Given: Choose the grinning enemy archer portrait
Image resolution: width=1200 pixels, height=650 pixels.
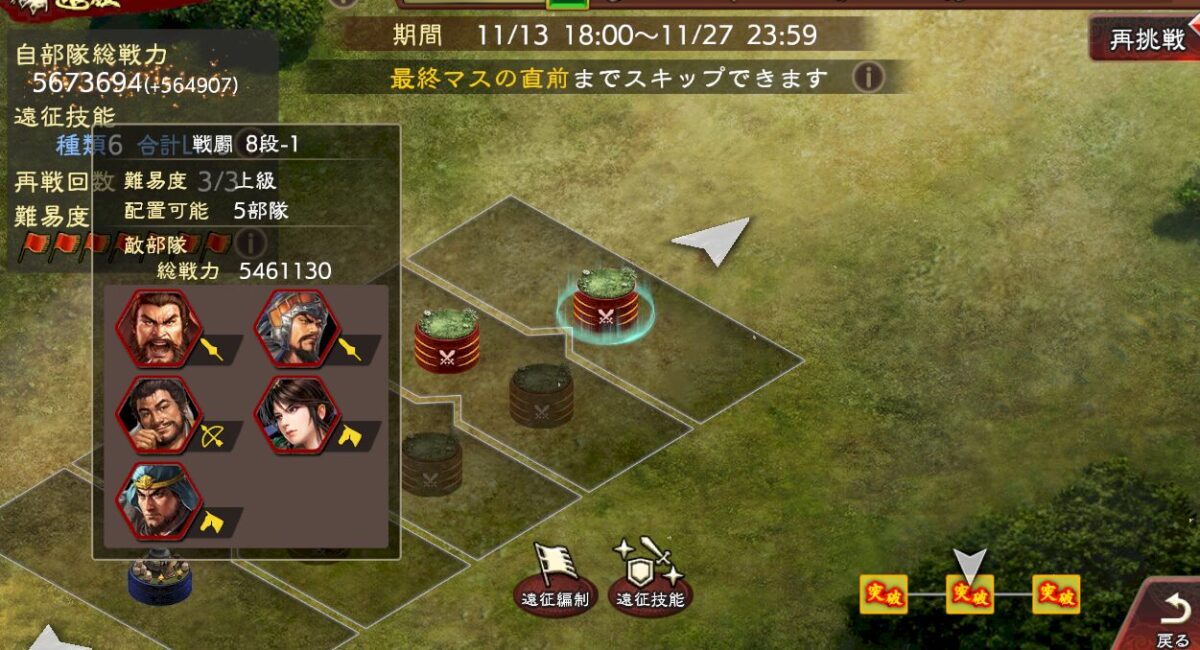Looking at the screenshot, I should (159, 414).
